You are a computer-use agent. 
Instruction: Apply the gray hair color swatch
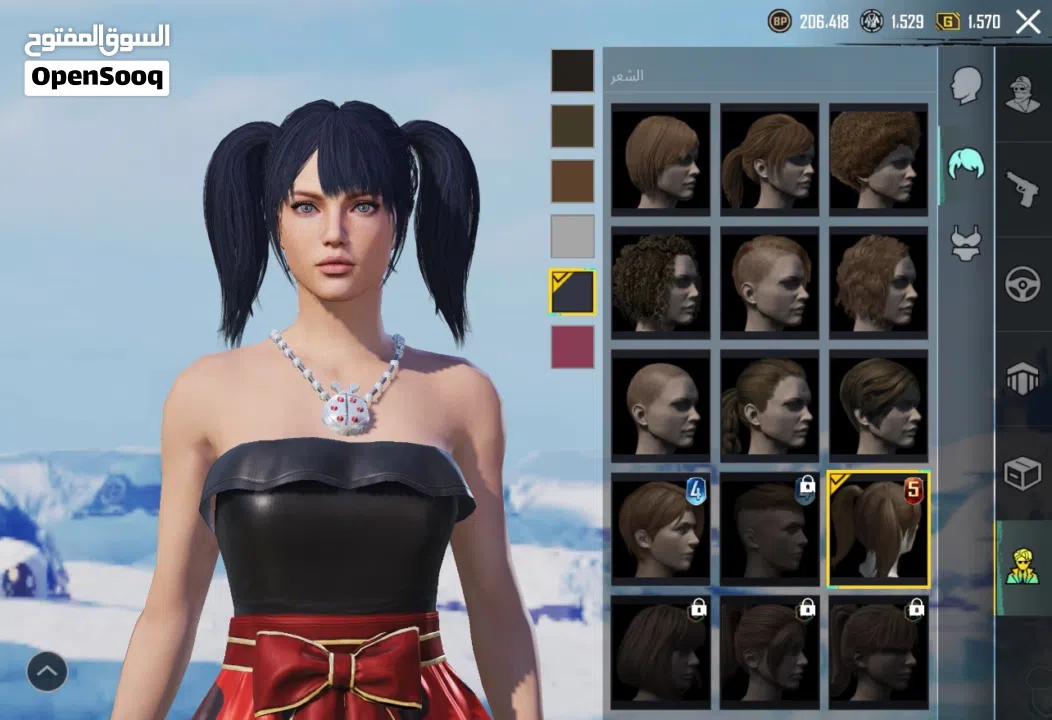click(572, 237)
